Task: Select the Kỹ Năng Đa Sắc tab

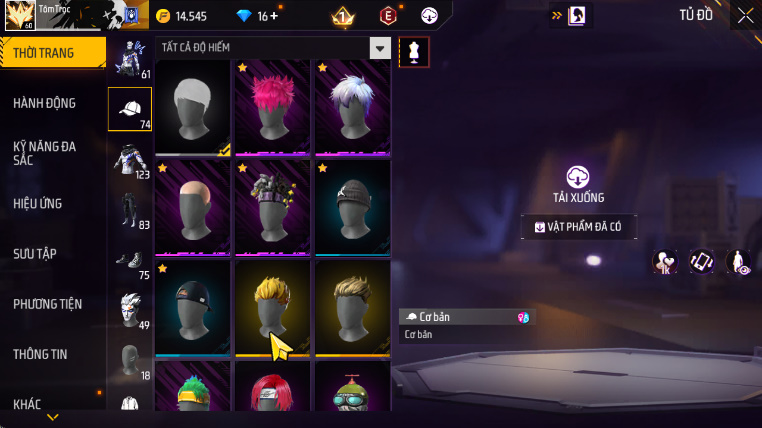Action: tap(45, 153)
